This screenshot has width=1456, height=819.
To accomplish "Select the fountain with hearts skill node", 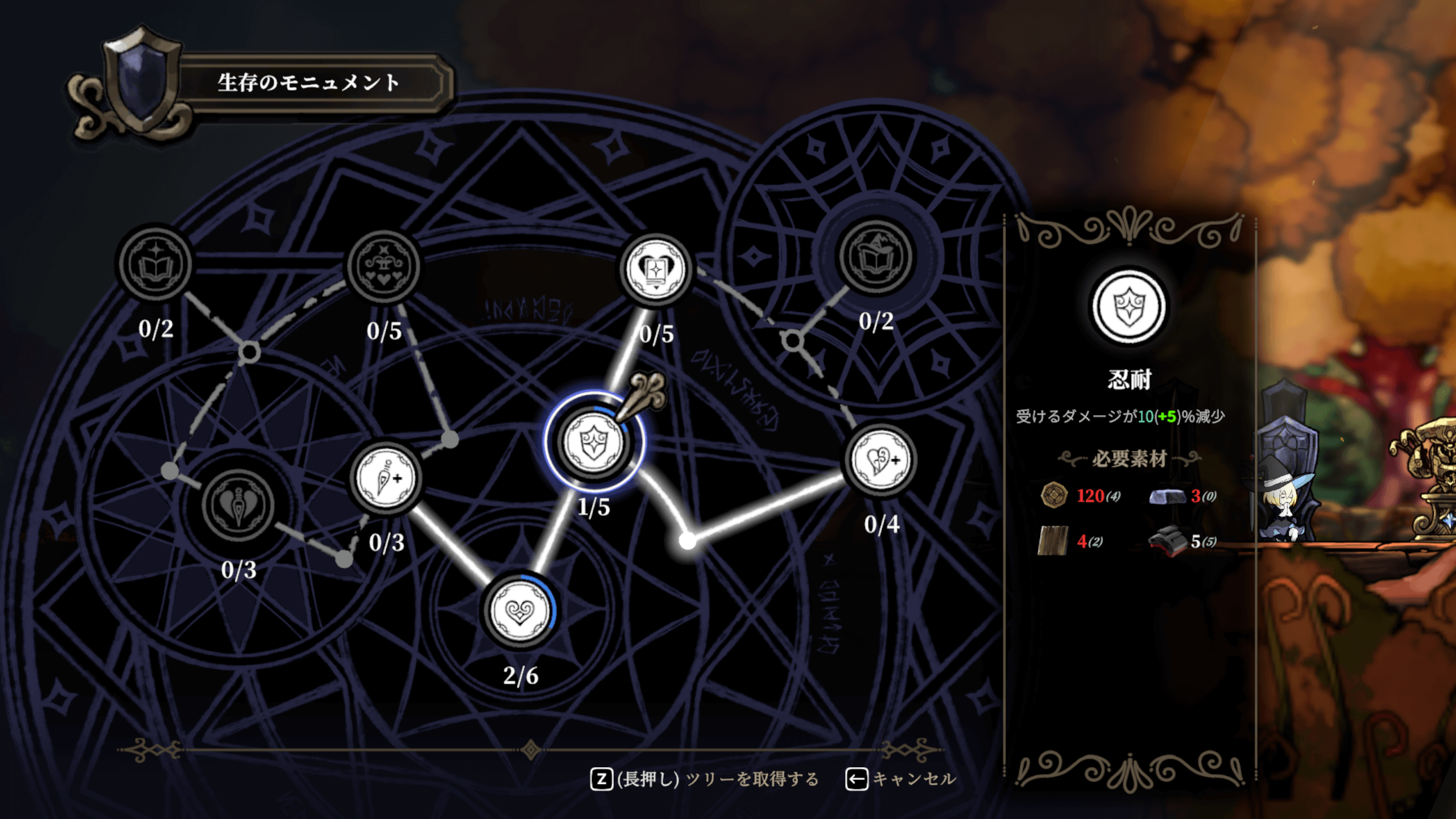I will pos(384,266).
